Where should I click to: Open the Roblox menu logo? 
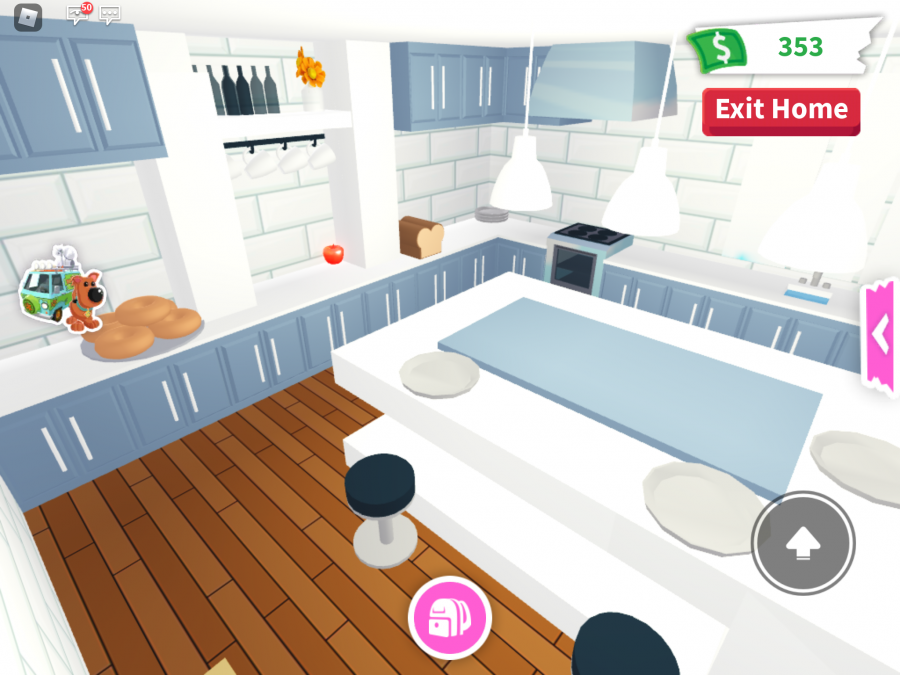point(28,17)
